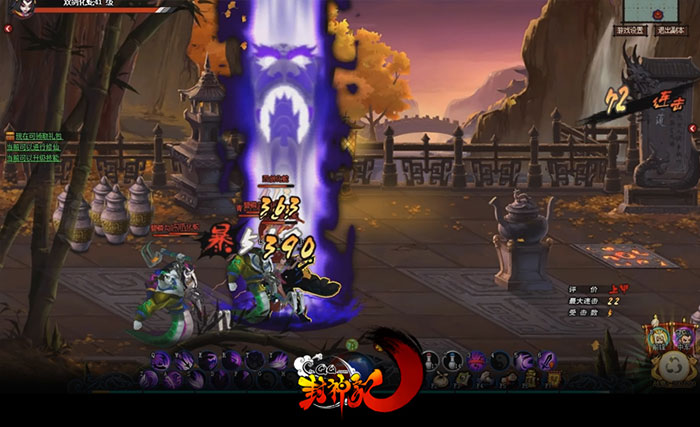700x427 pixels.
Task: Click the 退出副本 exit dungeon button
Action: [672, 31]
